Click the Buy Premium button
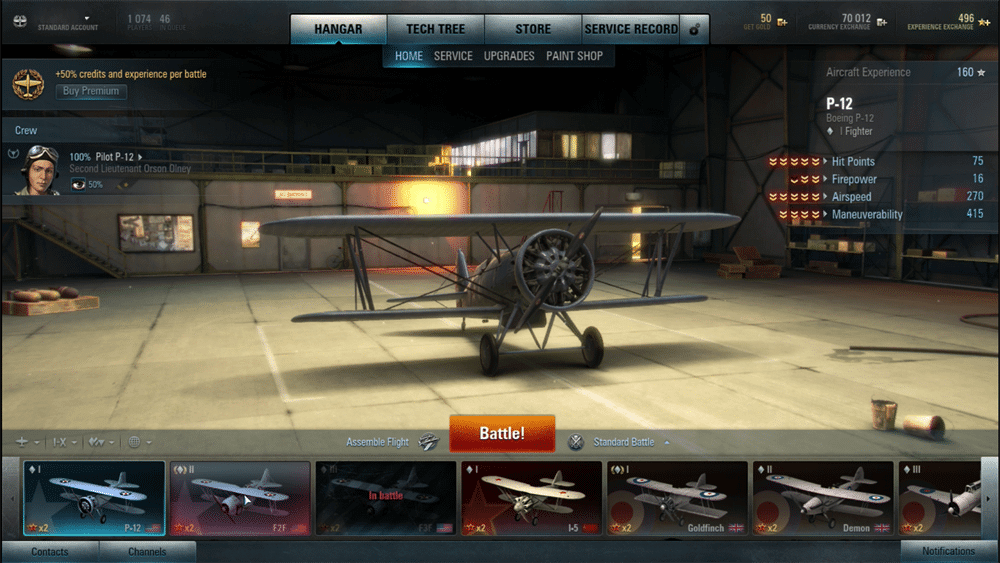Image resolution: width=1000 pixels, height=563 pixels. click(91, 91)
